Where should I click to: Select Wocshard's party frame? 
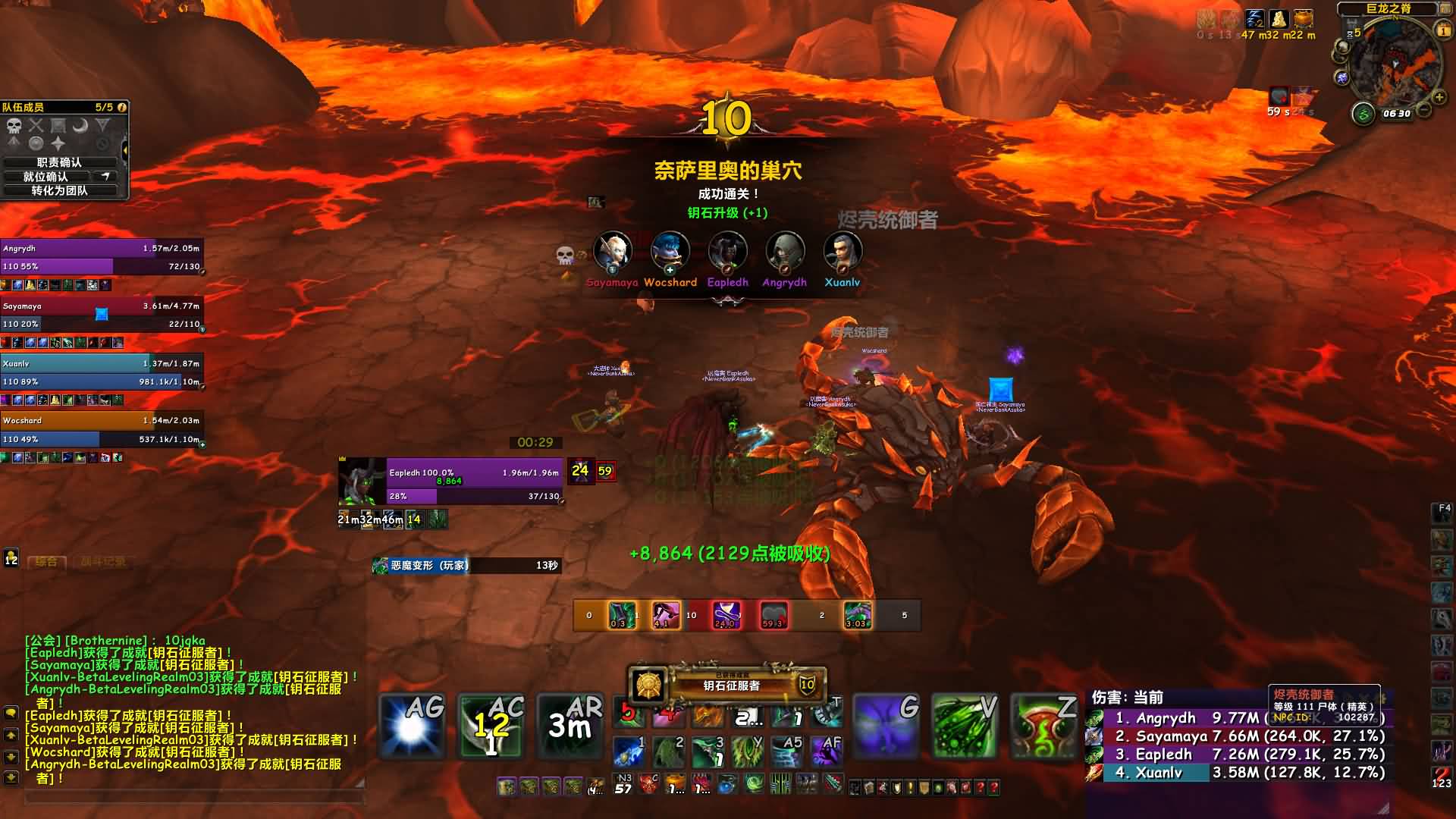pyautogui.click(x=102, y=430)
